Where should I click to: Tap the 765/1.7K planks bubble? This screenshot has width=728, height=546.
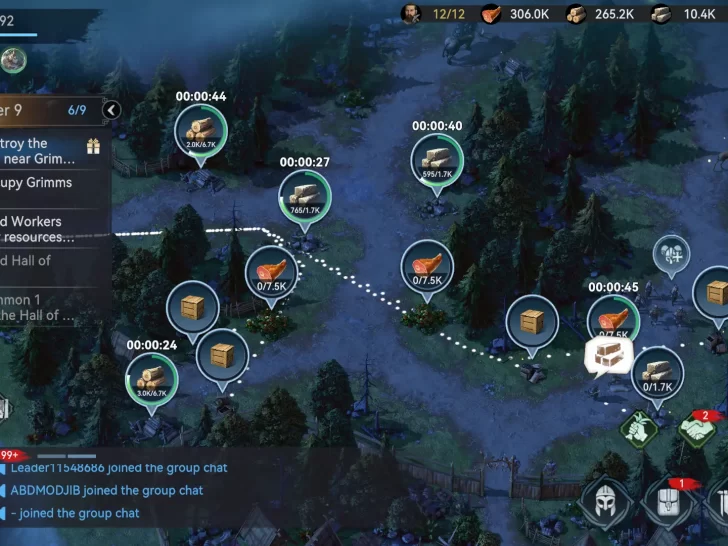305,197
